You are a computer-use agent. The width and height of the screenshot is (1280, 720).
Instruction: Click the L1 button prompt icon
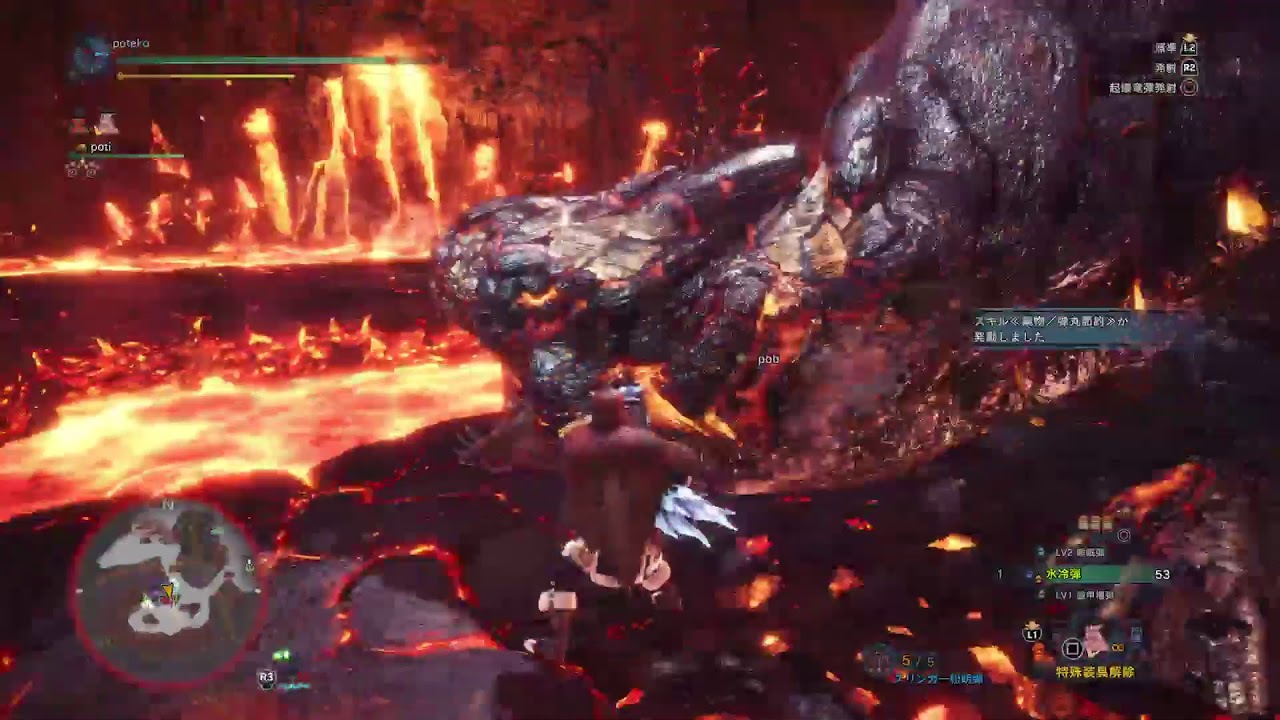(1031, 635)
